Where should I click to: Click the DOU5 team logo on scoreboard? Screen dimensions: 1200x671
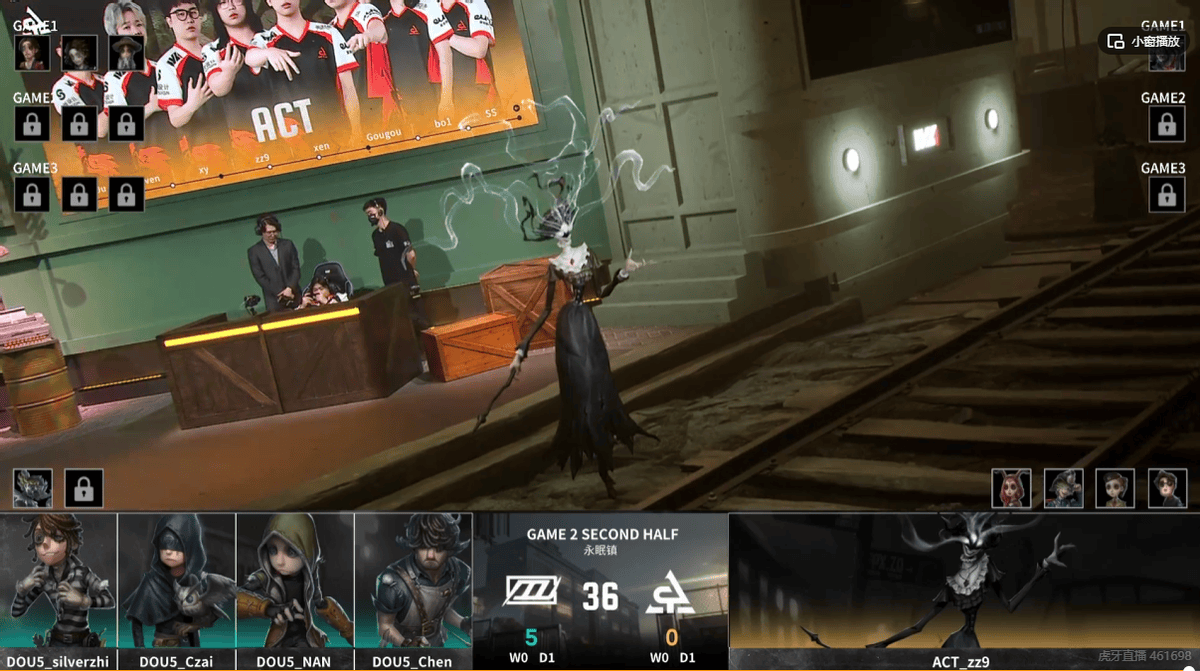(530, 593)
